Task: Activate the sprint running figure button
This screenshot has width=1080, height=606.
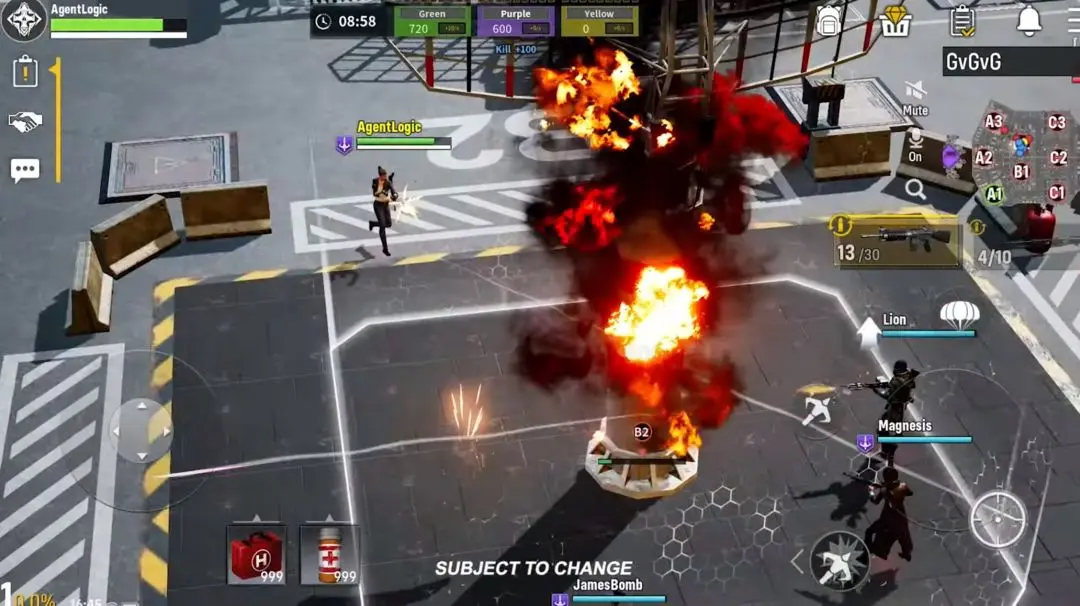Action: coord(818,408)
